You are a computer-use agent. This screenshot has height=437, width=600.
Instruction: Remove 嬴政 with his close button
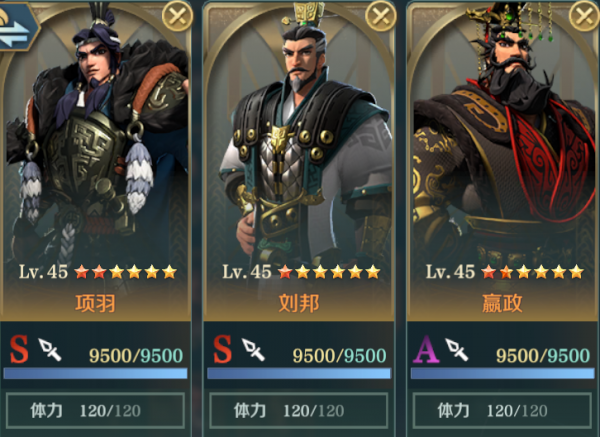(583, 15)
